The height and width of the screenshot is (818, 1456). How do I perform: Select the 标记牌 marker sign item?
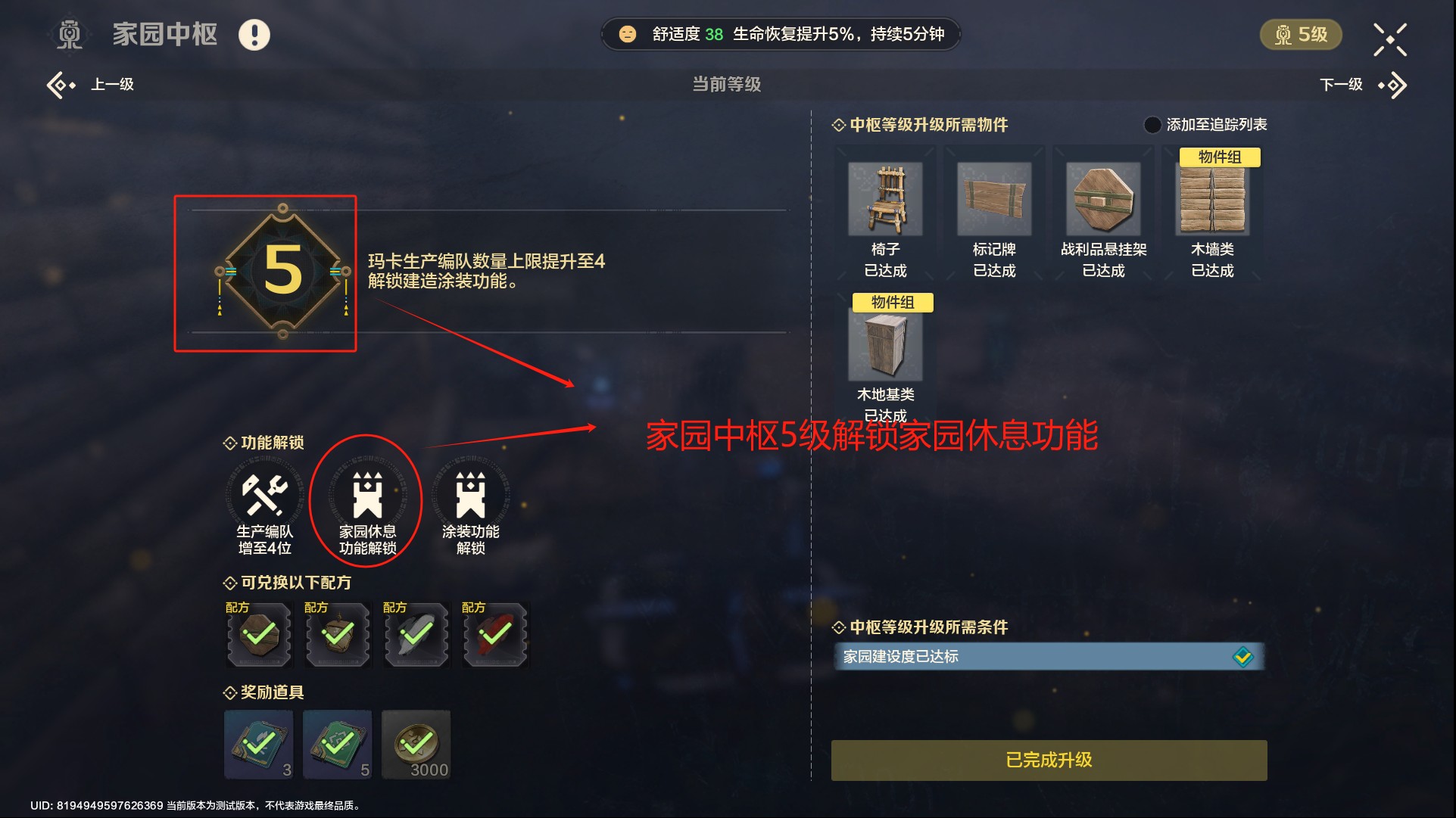(993, 198)
